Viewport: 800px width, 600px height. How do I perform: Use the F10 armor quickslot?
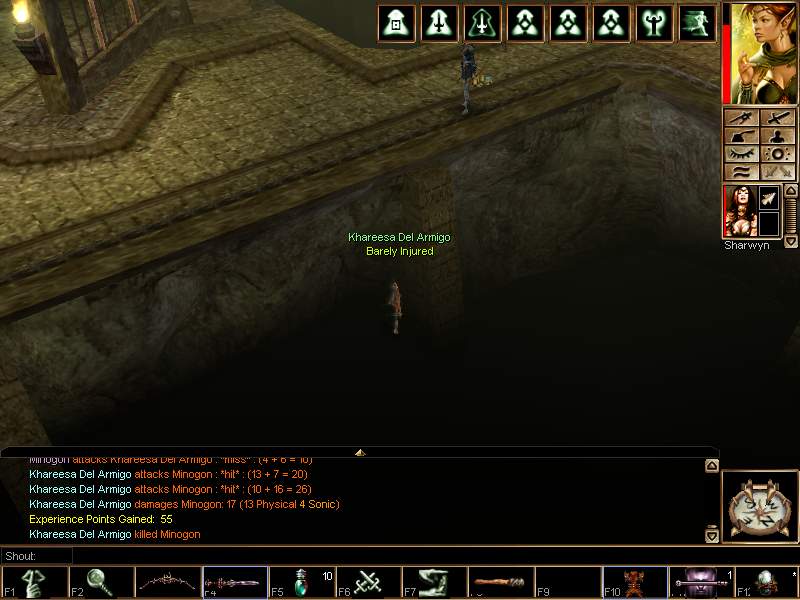coord(636,583)
